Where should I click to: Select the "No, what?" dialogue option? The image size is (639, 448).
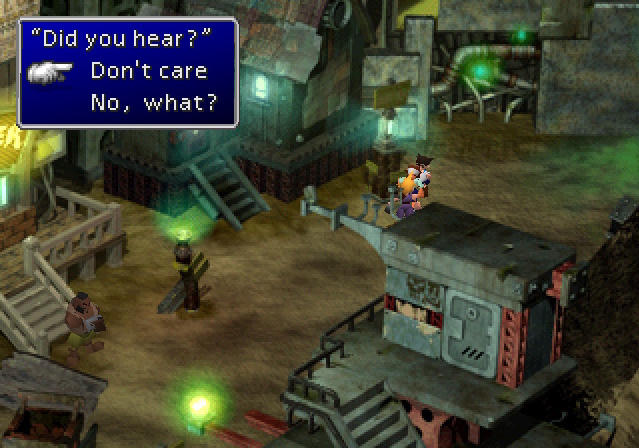coord(154,103)
